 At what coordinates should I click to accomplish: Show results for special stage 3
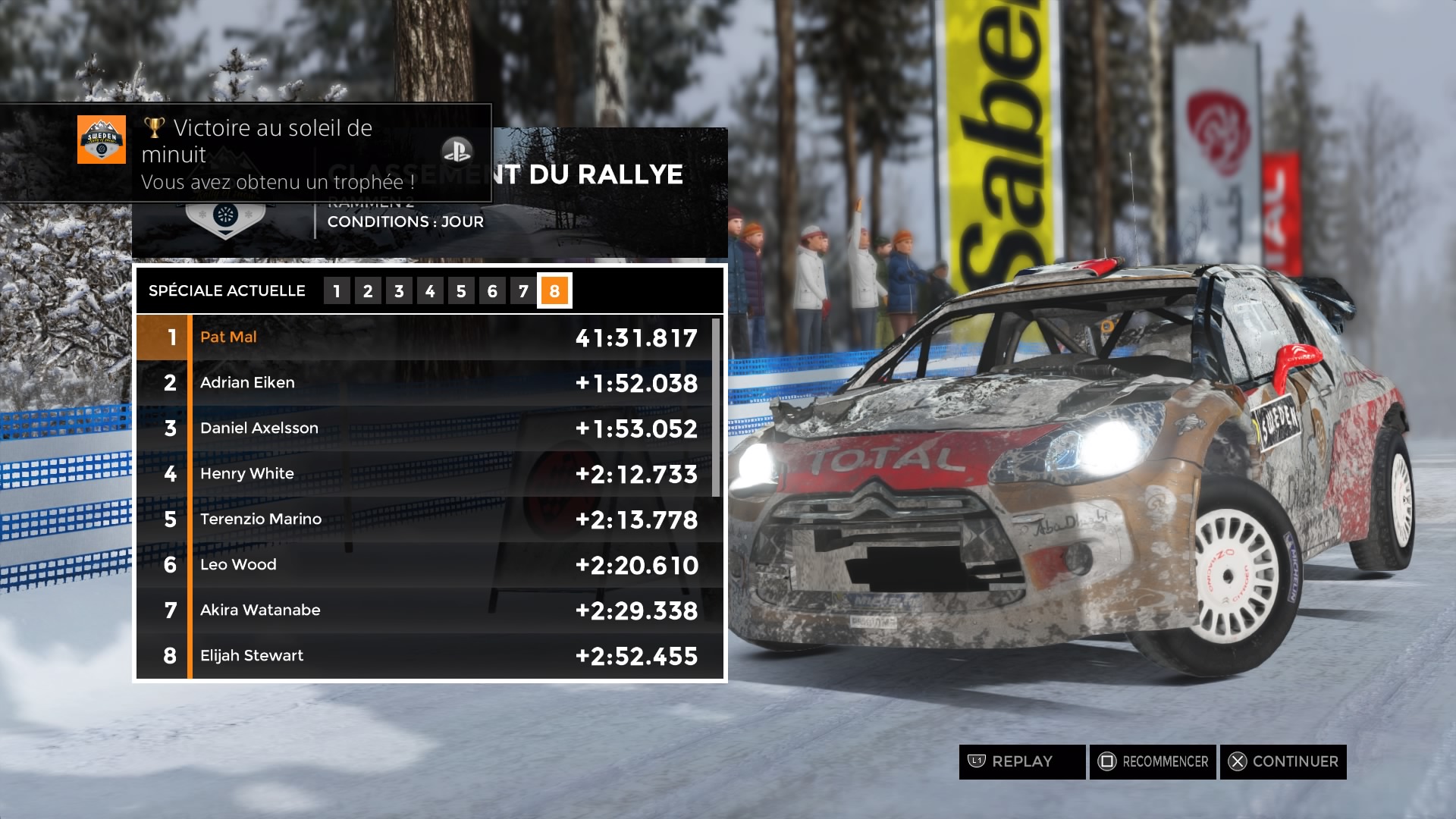coord(399,291)
